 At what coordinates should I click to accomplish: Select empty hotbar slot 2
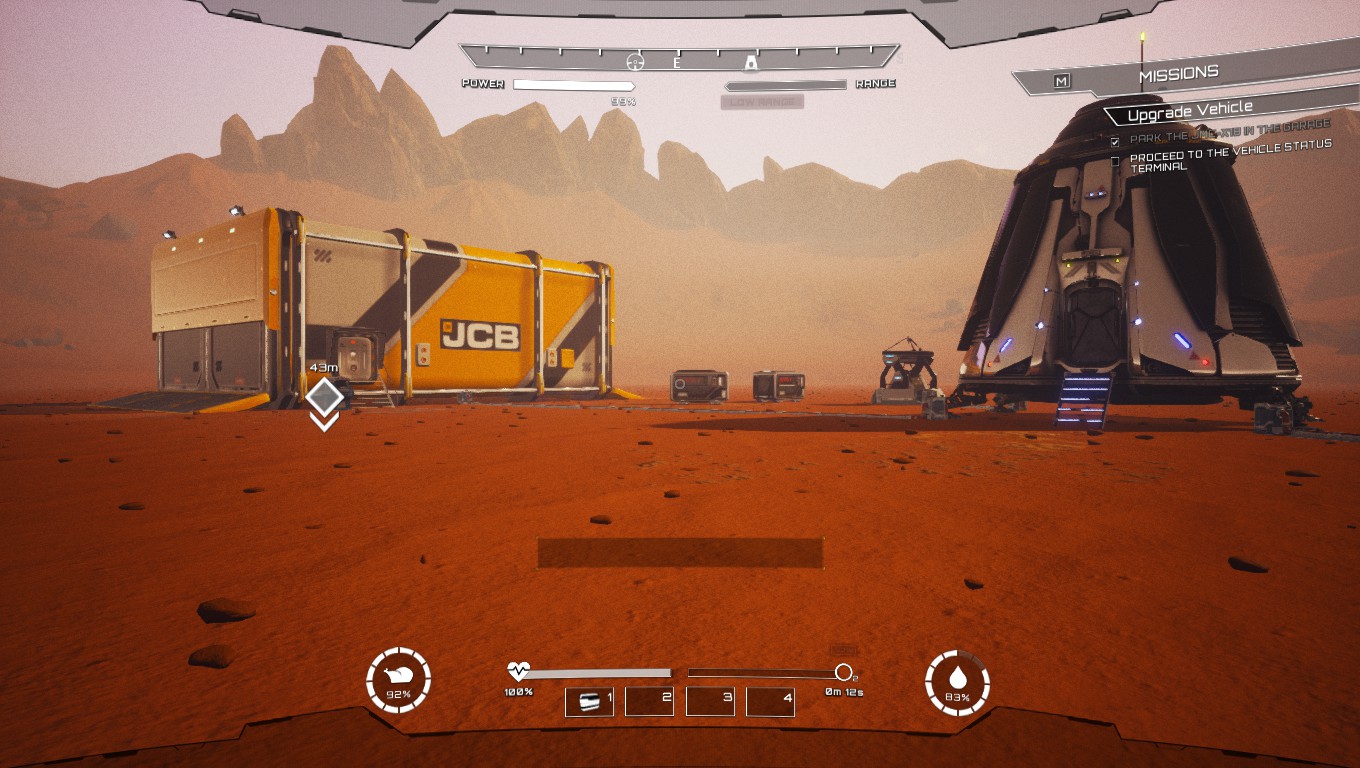pos(650,701)
